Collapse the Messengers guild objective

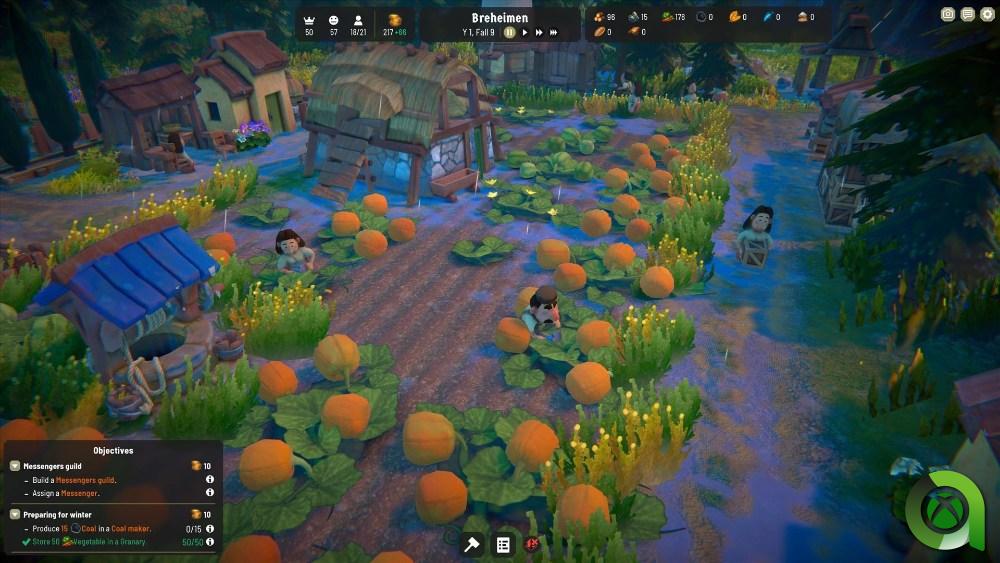(15, 466)
